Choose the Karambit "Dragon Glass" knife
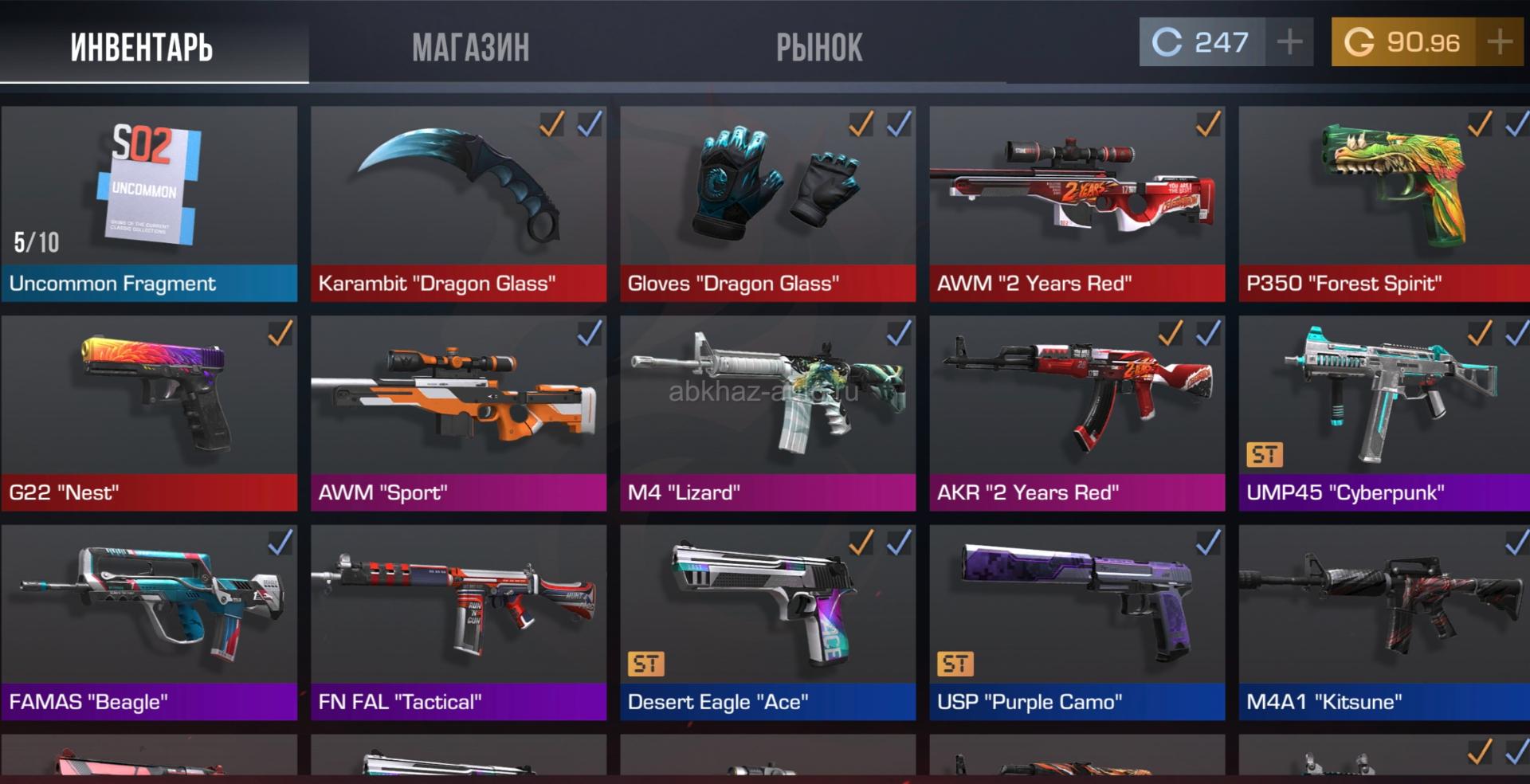Viewport: 1530px width, 784px height. coord(458,203)
